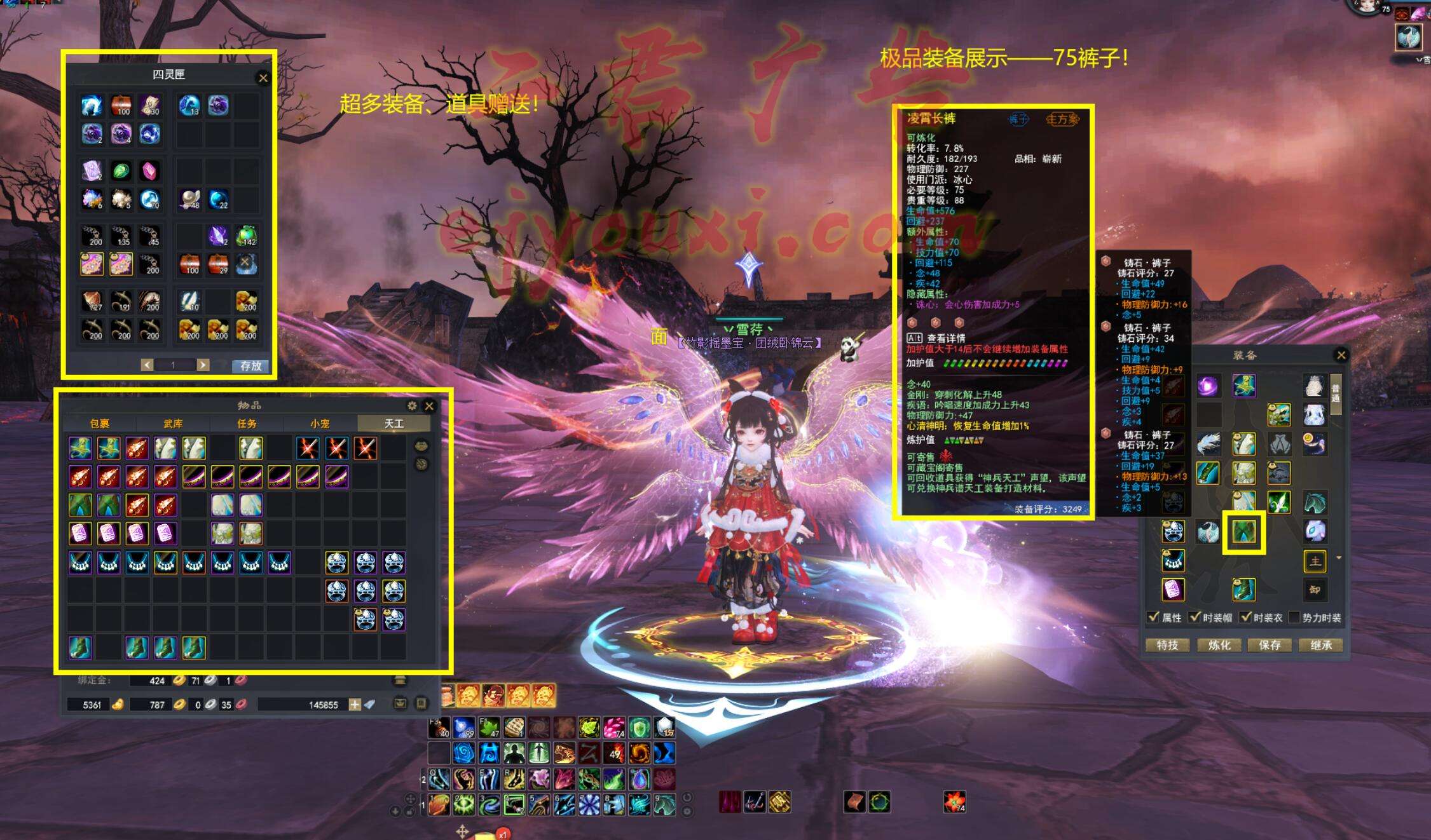Select the equipped green pants slot
This screenshot has height=840, width=1431.
point(1243,531)
